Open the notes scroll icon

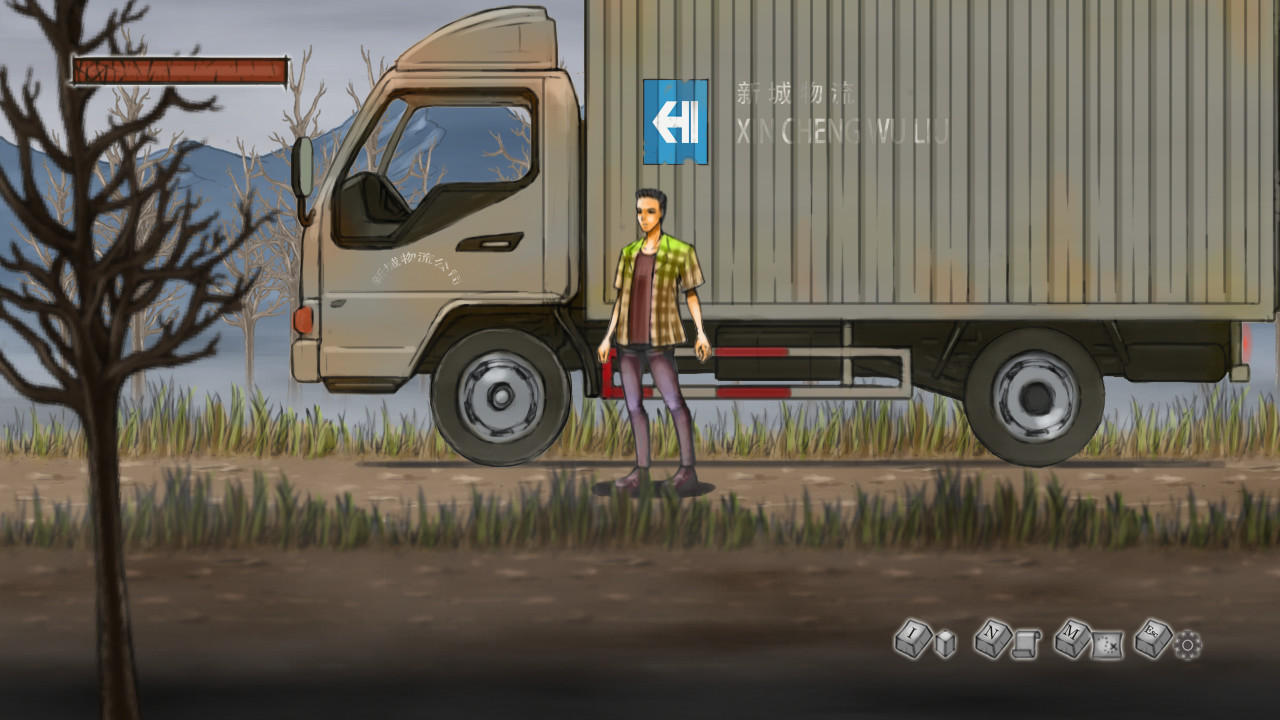click(x=1026, y=646)
